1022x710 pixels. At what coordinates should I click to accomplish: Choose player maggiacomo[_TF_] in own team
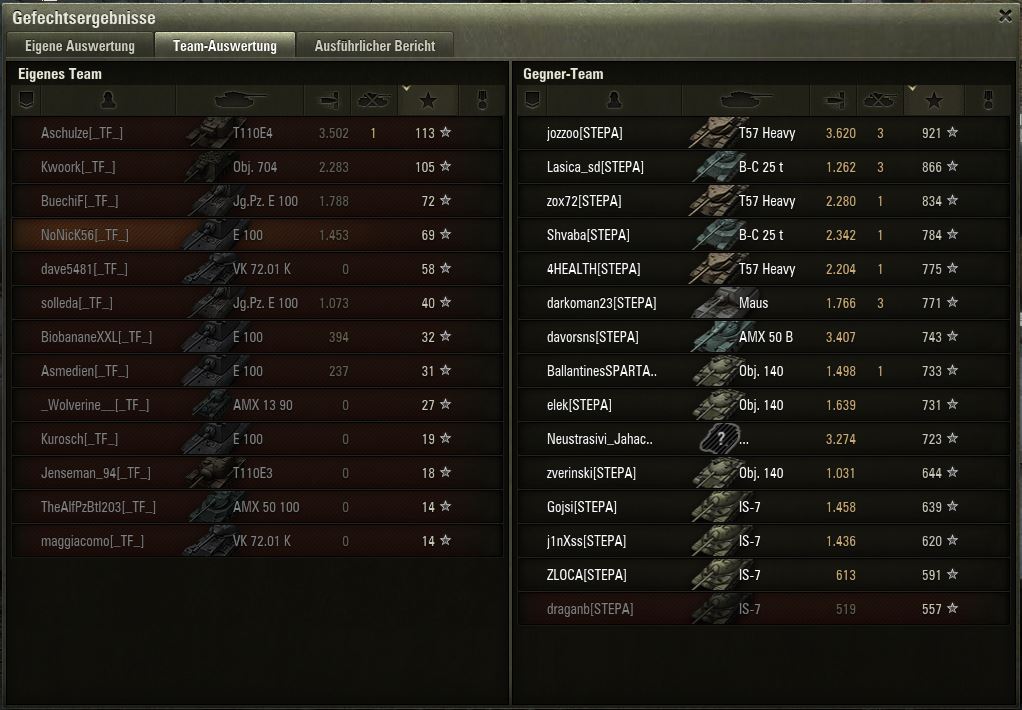point(92,541)
